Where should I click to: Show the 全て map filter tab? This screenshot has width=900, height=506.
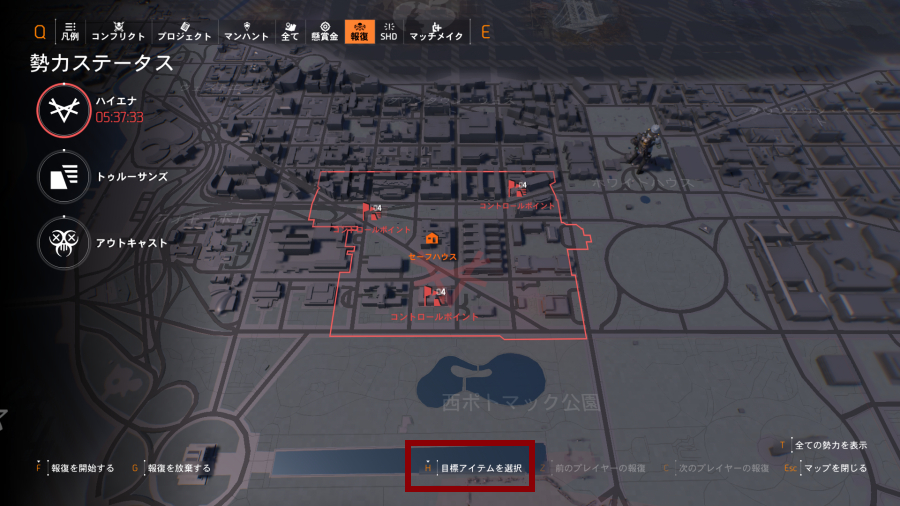coord(290,31)
